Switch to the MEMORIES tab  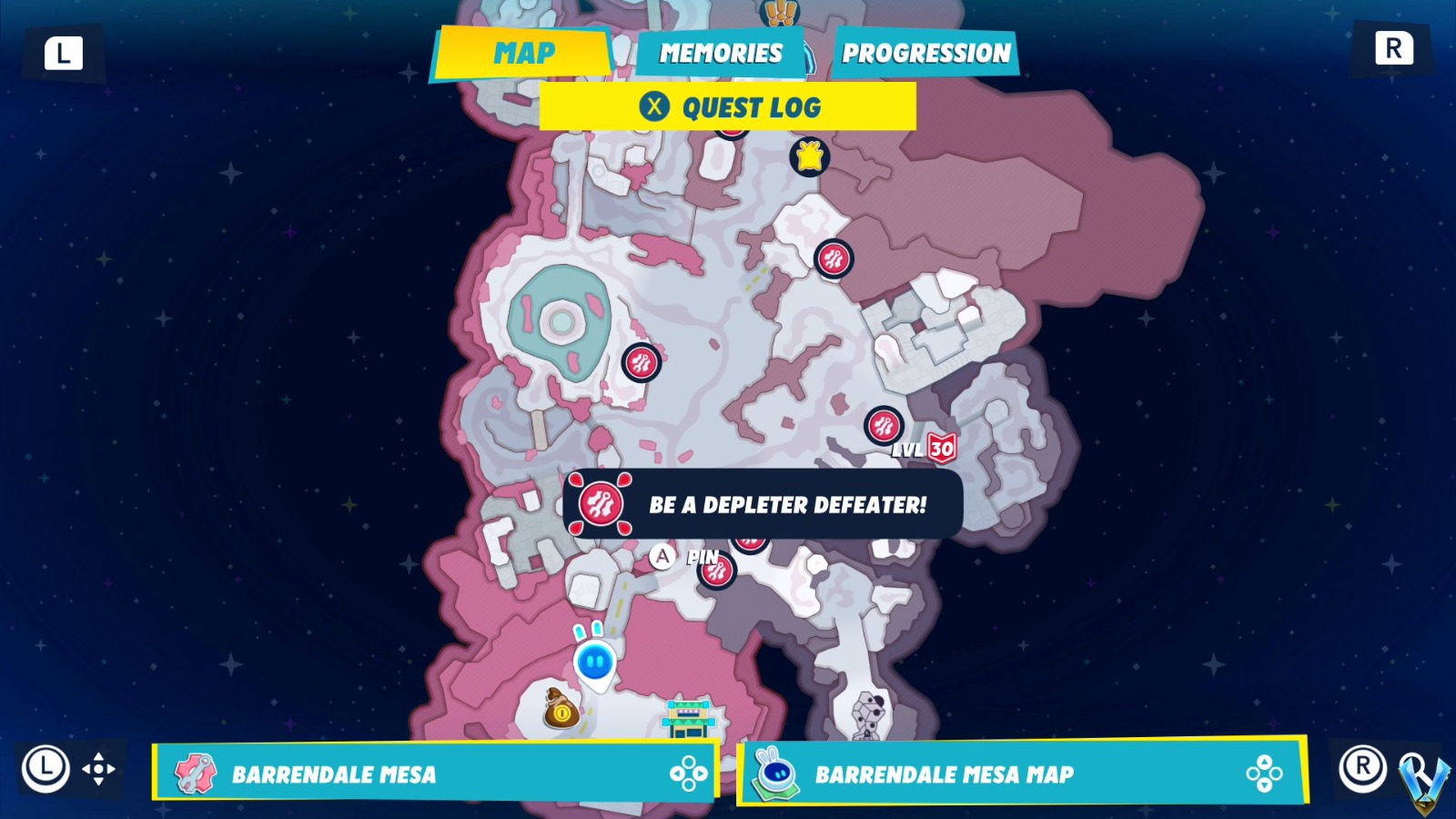(720, 52)
